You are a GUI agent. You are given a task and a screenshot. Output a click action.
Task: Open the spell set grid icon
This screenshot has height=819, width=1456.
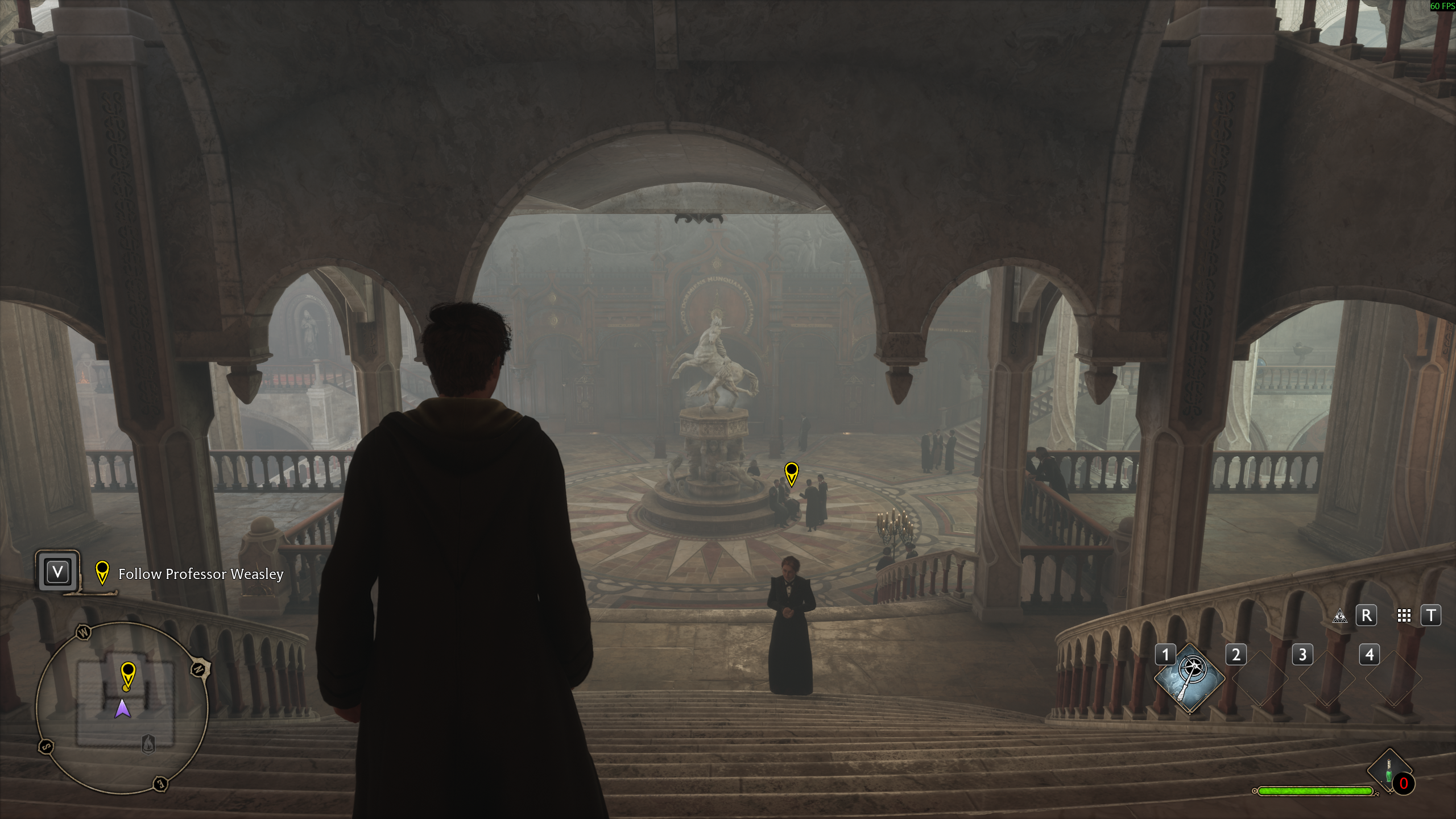pyautogui.click(x=1404, y=616)
